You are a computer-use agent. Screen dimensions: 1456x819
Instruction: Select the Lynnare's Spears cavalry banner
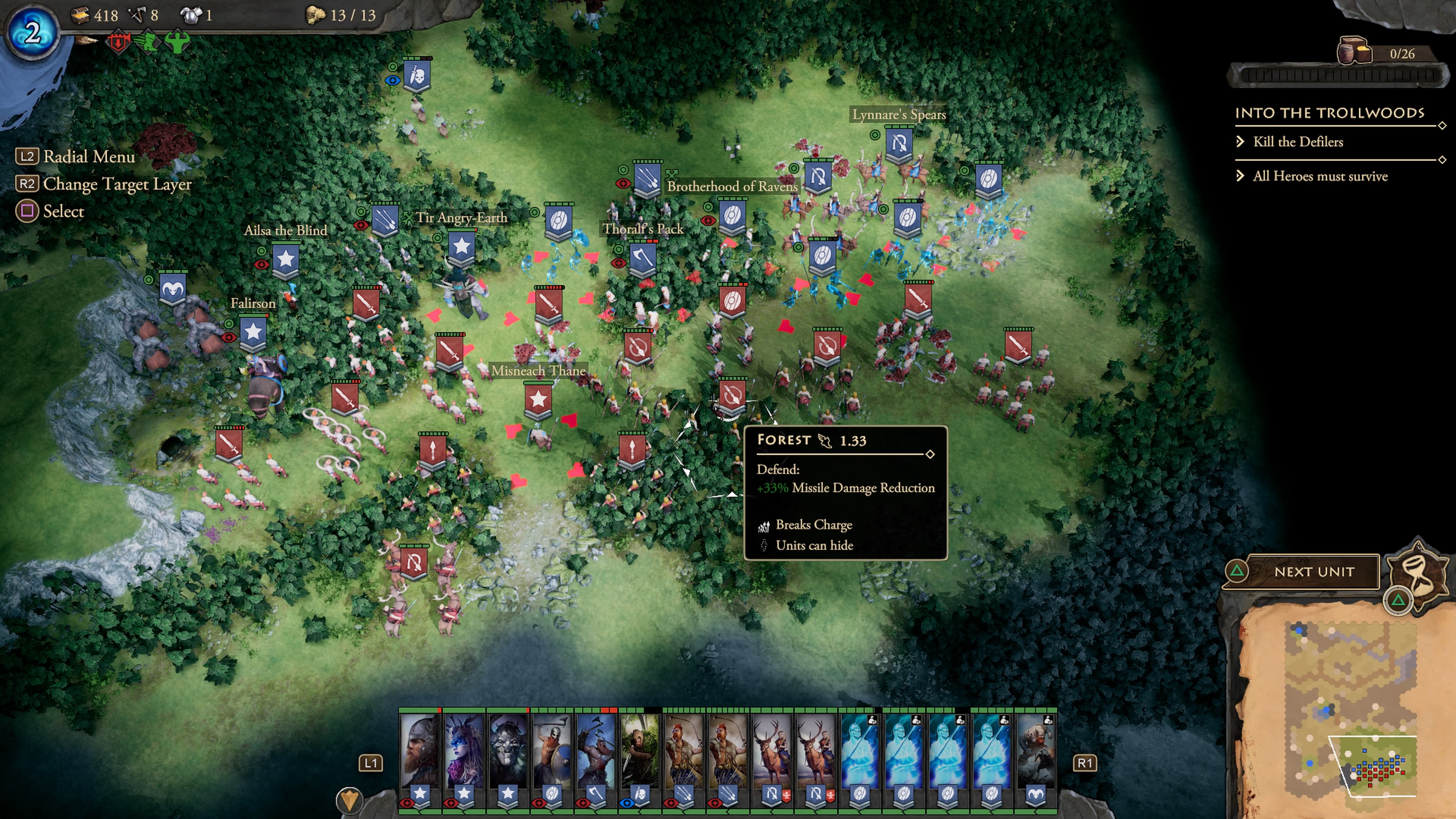pos(899,144)
